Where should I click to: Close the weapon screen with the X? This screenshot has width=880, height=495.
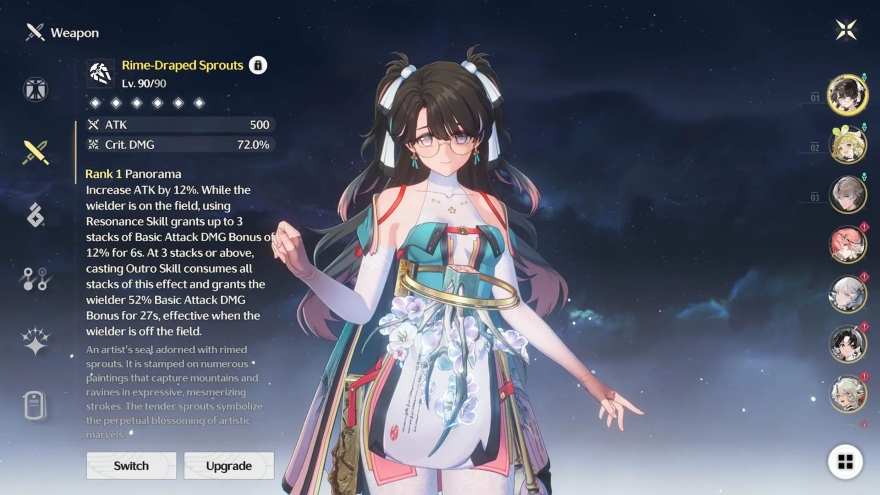tap(846, 30)
